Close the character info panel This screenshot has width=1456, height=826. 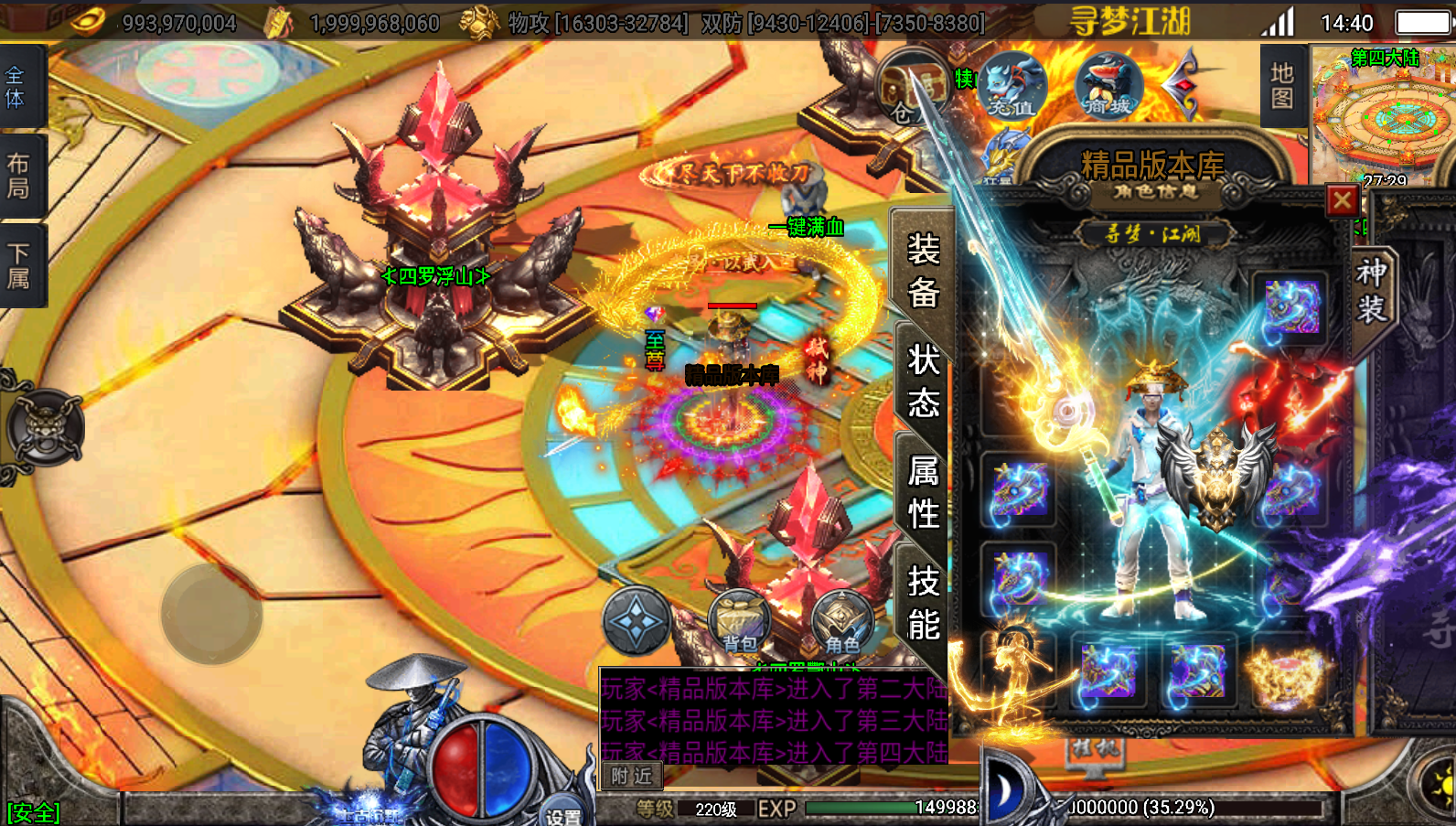[x=1342, y=200]
